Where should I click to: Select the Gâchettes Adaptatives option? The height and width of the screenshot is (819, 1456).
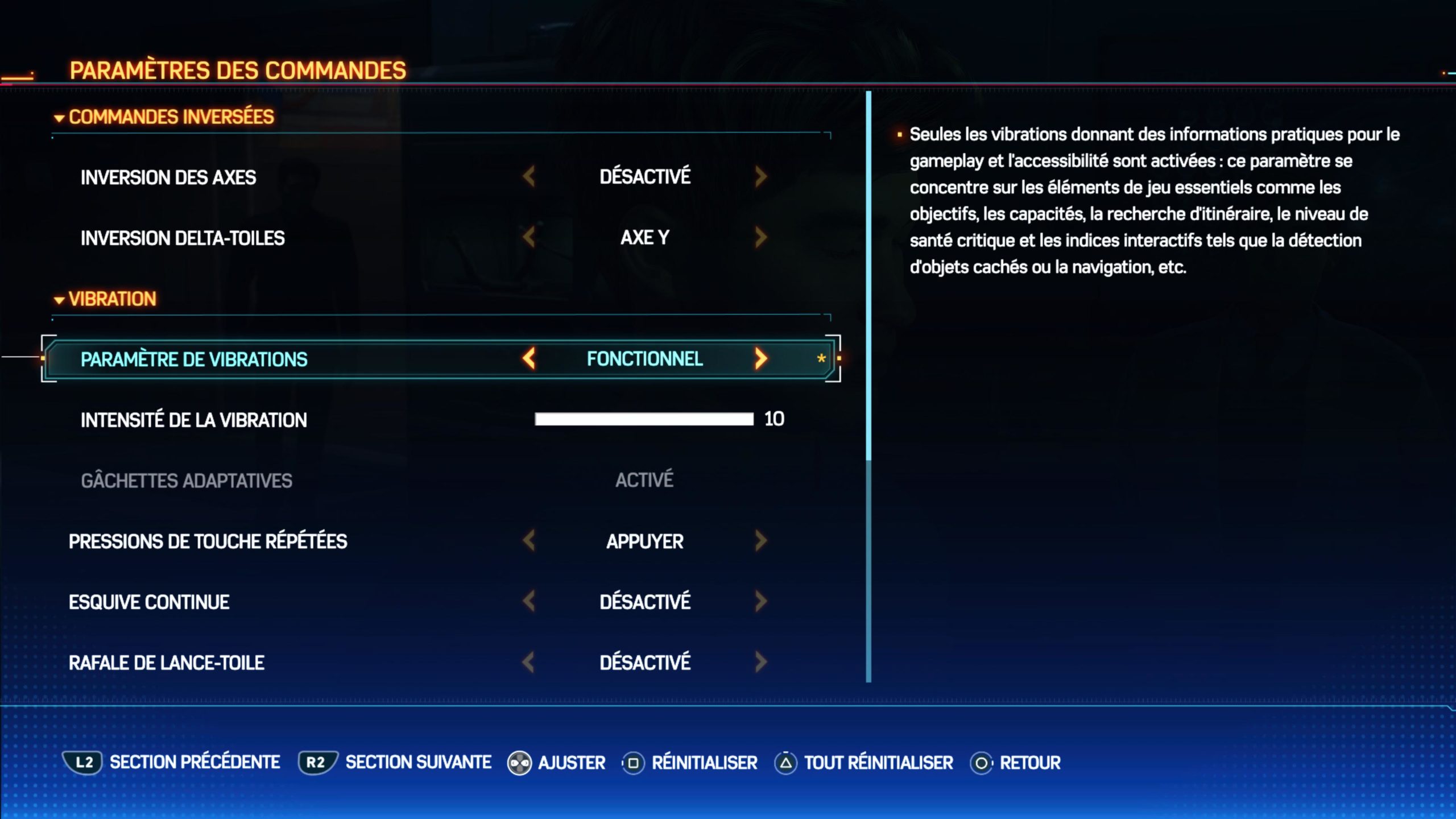point(187,481)
